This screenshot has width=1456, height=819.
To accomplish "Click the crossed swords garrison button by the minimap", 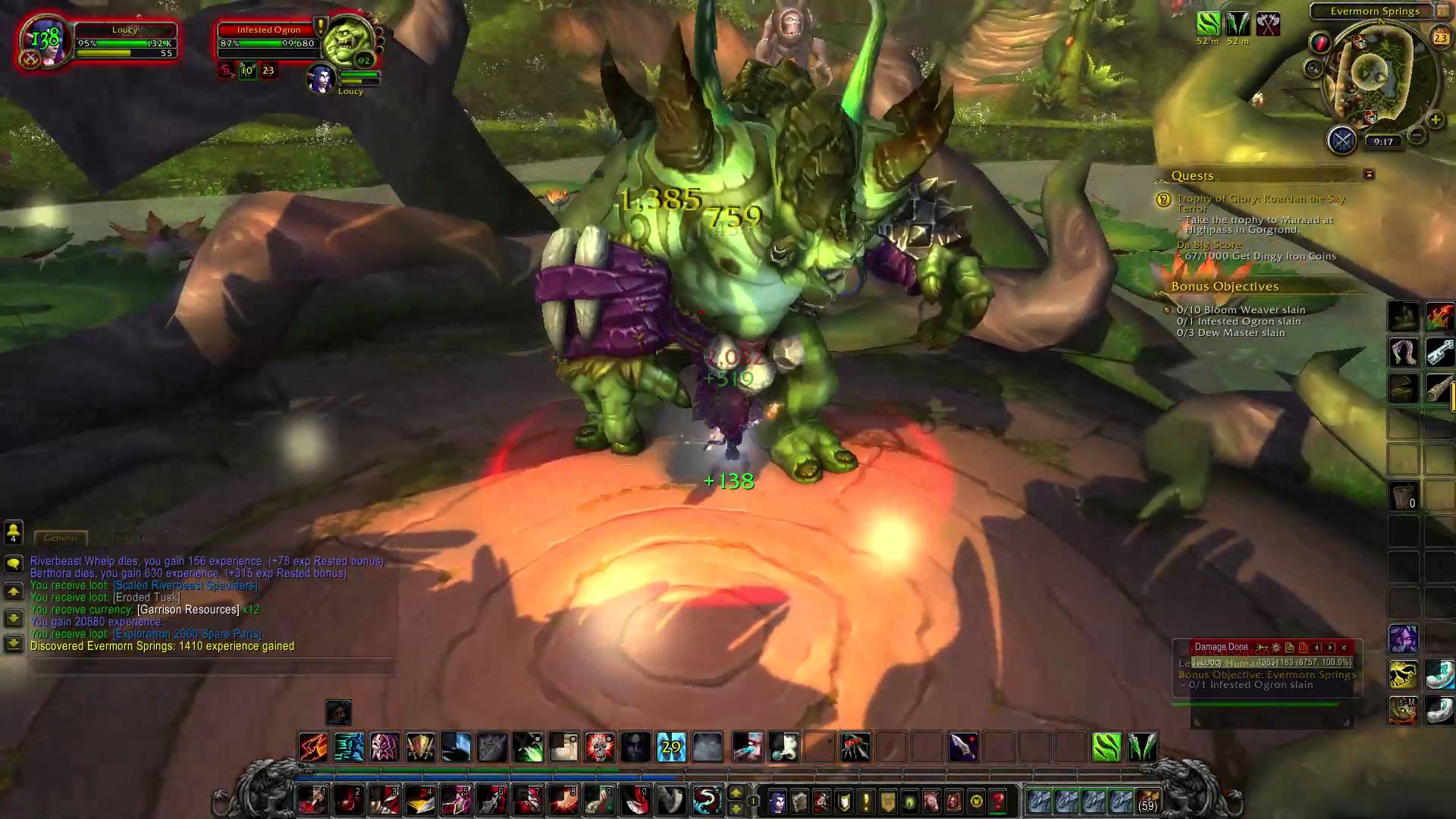I will 1341,140.
